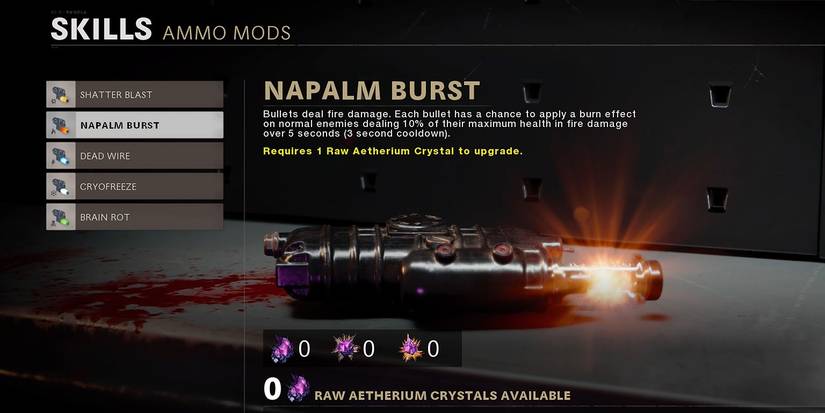Switch to the Ammo Mods category heading

coord(226,33)
